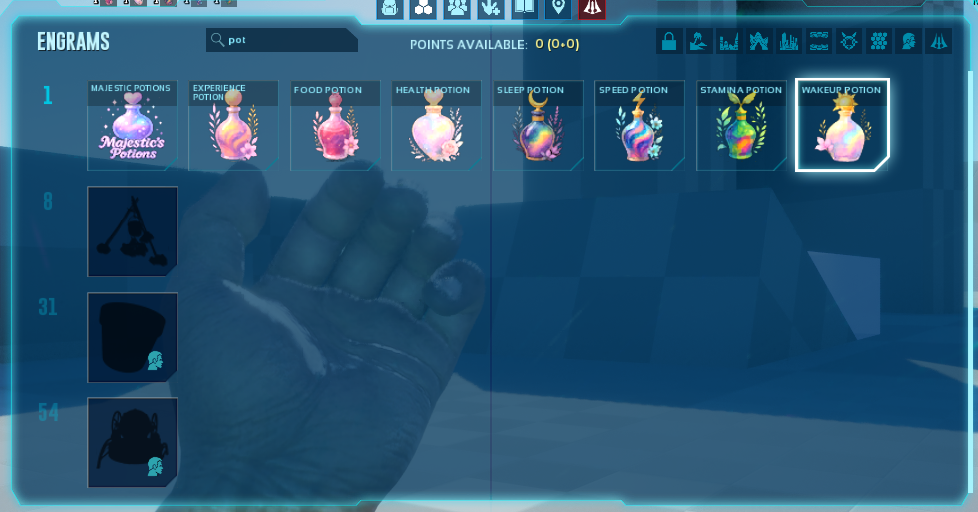
Task: Select the Majestic Potions engram
Action: click(132, 126)
